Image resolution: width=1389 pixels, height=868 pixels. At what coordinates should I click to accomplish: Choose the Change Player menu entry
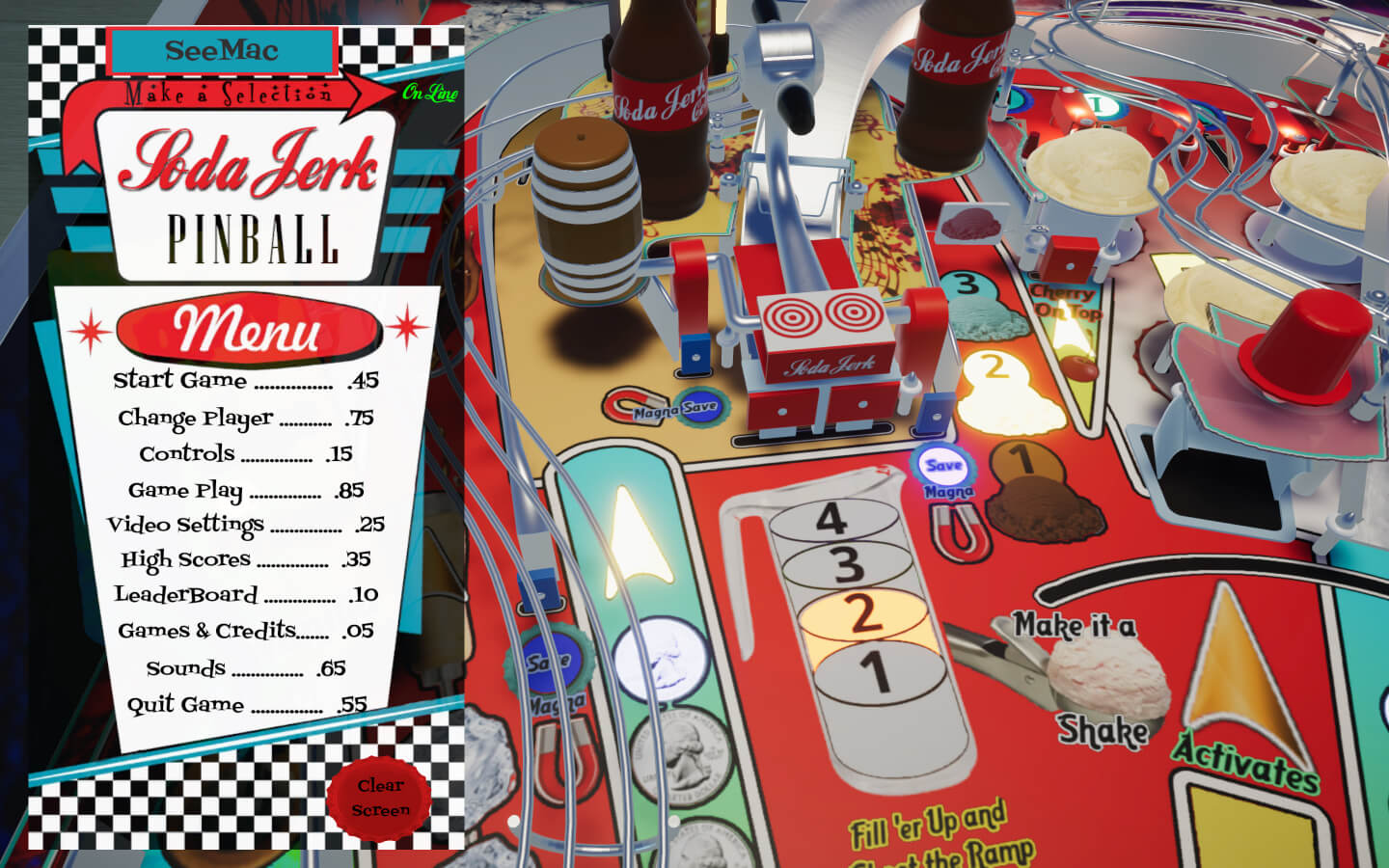pos(245,418)
